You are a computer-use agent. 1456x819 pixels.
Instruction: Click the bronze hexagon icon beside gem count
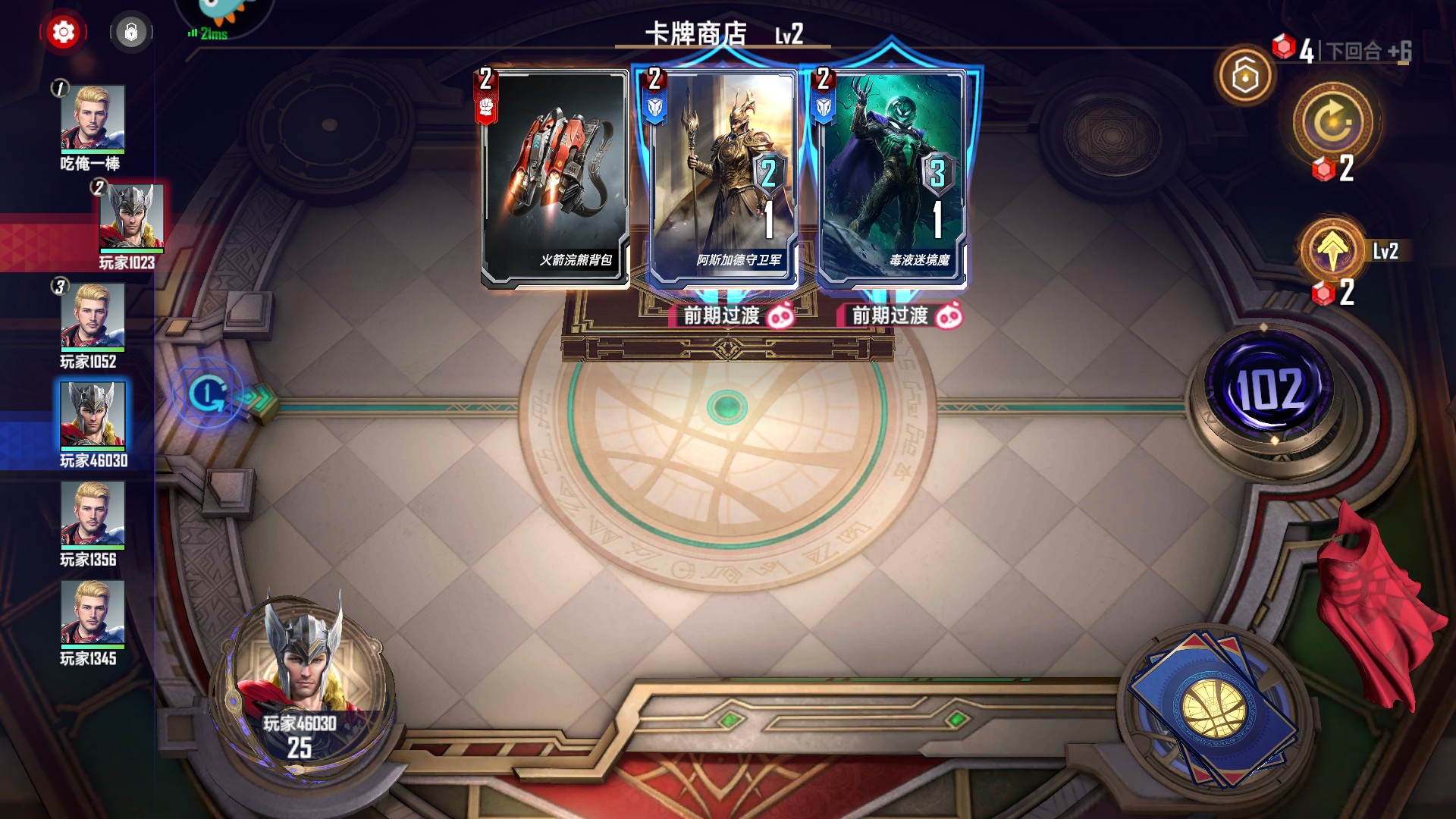tap(1245, 74)
